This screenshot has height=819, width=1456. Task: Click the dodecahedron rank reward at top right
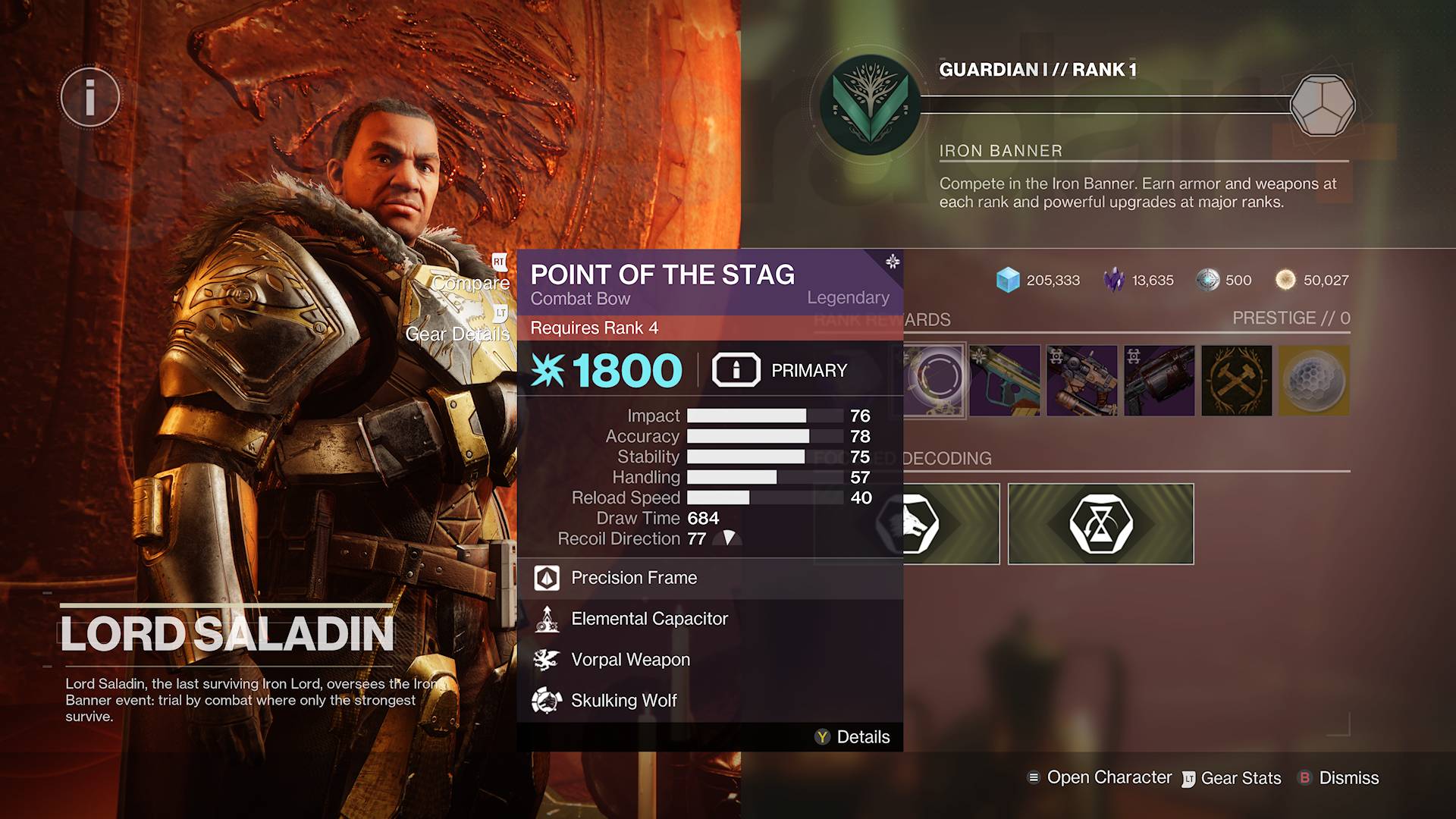pyautogui.click(x=1323, y=106)
